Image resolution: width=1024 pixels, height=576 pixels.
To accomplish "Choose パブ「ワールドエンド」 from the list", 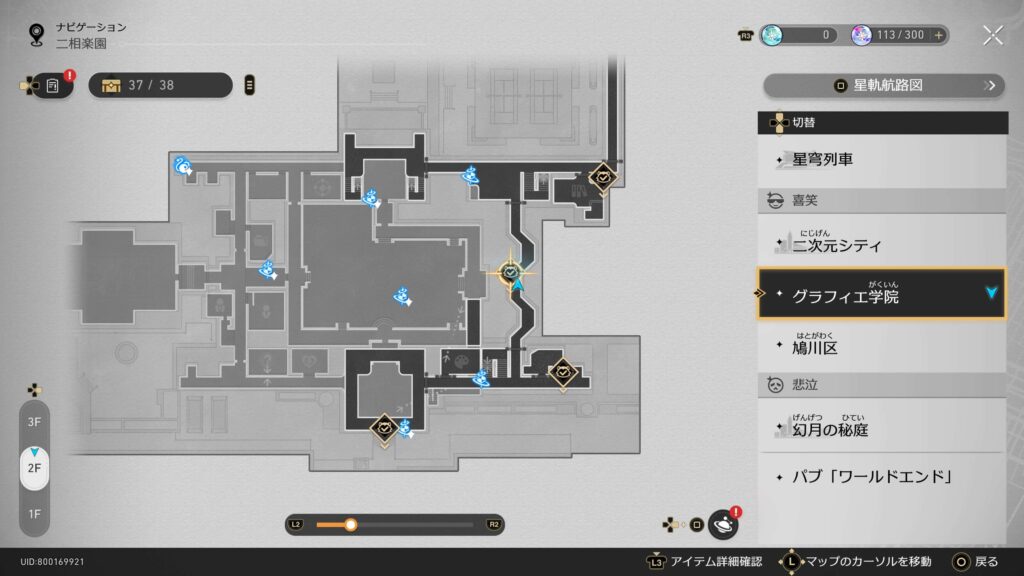I will click(882, 476).
